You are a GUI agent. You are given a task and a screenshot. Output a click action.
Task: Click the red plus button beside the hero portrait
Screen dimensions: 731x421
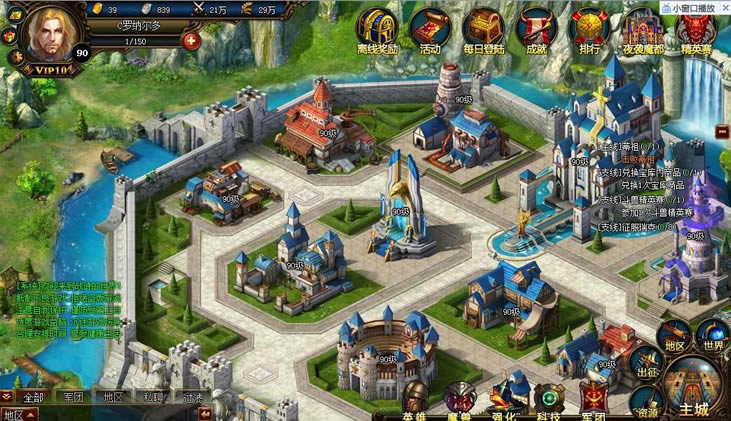191,40
